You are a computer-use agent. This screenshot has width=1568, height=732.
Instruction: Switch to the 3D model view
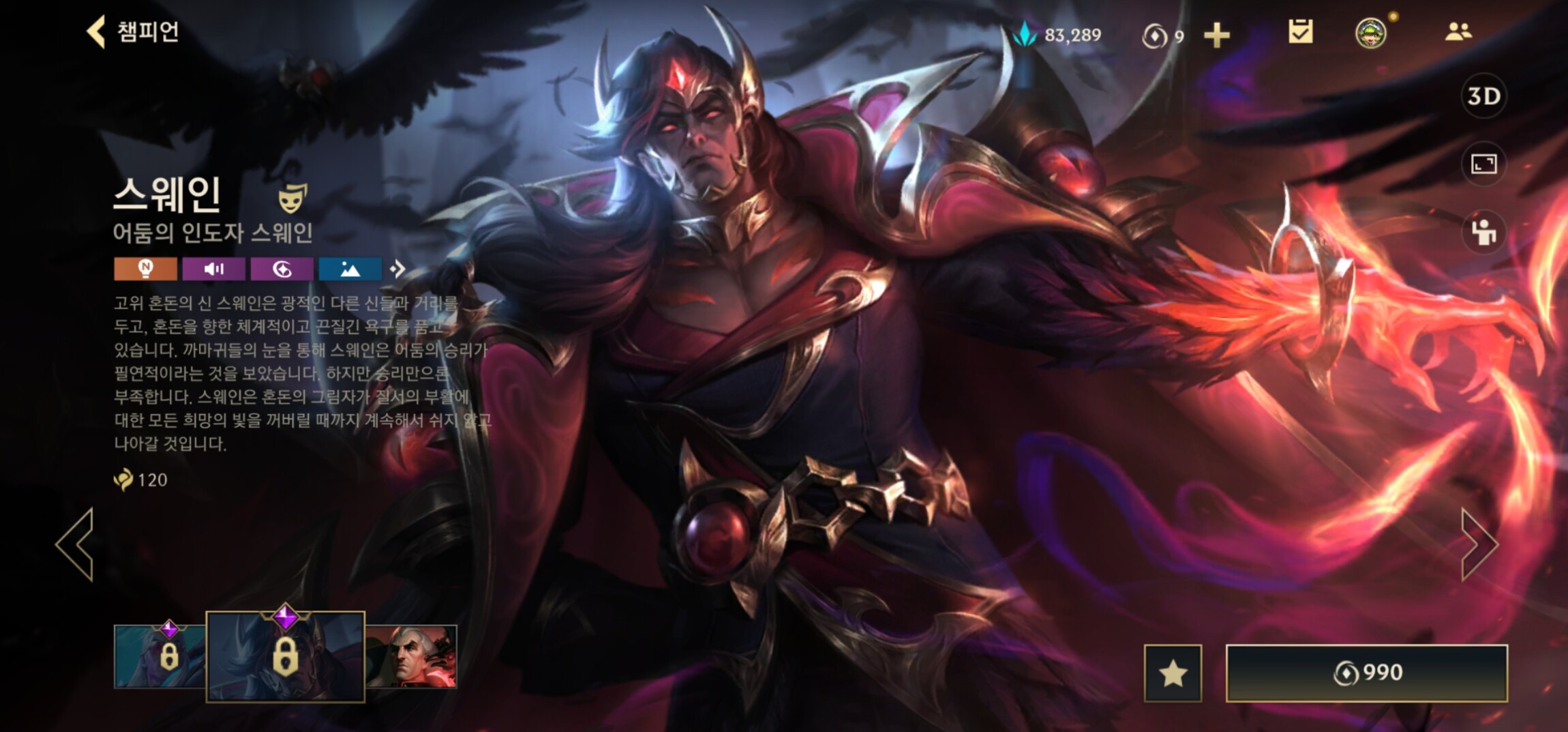point(1483,96)
